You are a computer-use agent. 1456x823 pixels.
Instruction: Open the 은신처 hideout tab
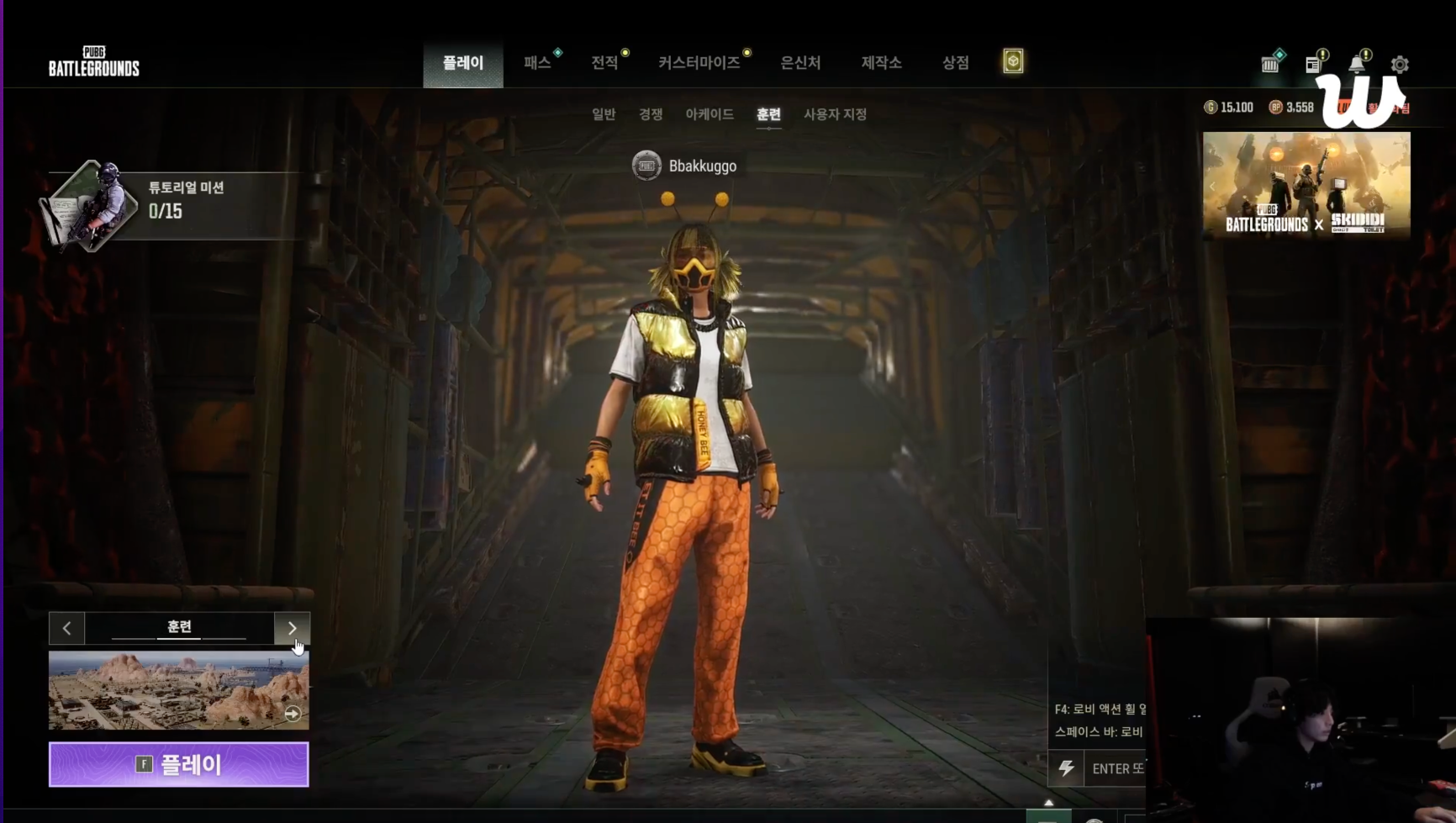coord(800,63)
